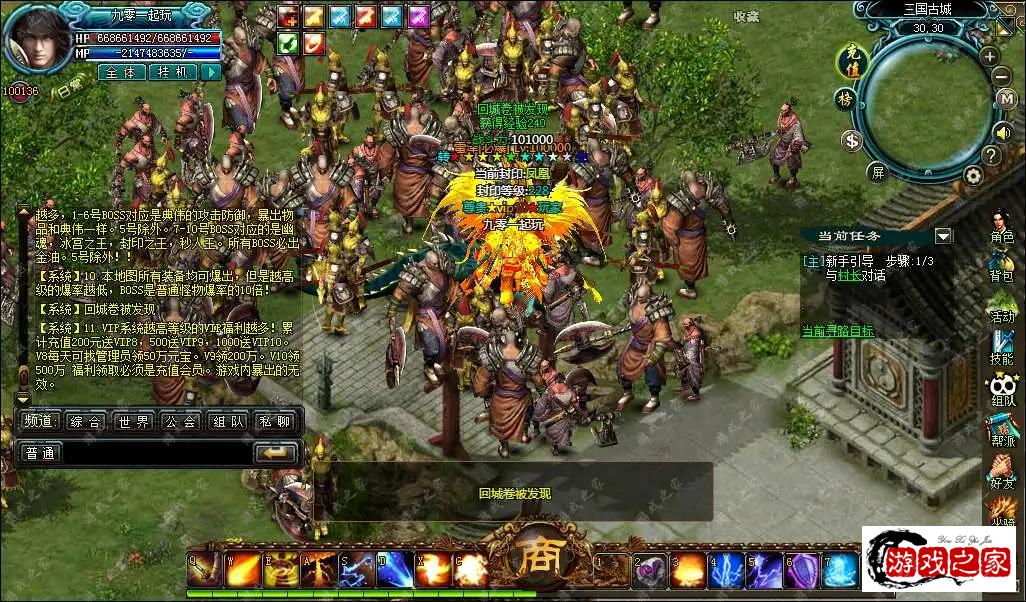Click the dollar sign shop icon
The image size is (1026, 602).
(852, 140)
